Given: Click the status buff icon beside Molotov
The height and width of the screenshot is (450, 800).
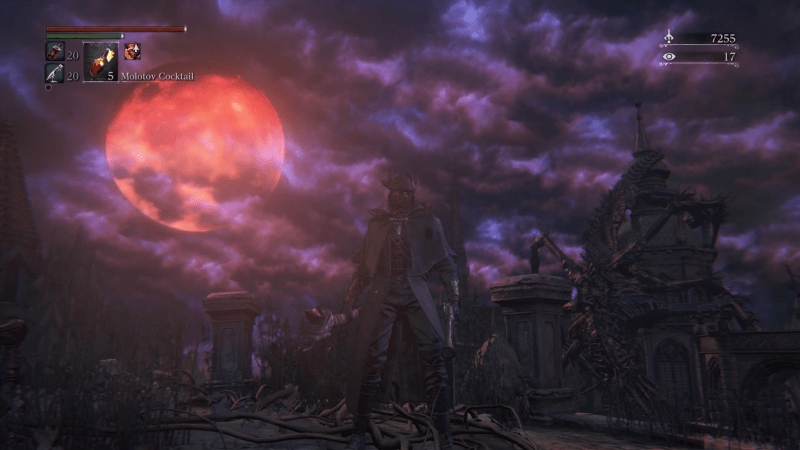Looking at the screenshot, I should coord(132,51).
